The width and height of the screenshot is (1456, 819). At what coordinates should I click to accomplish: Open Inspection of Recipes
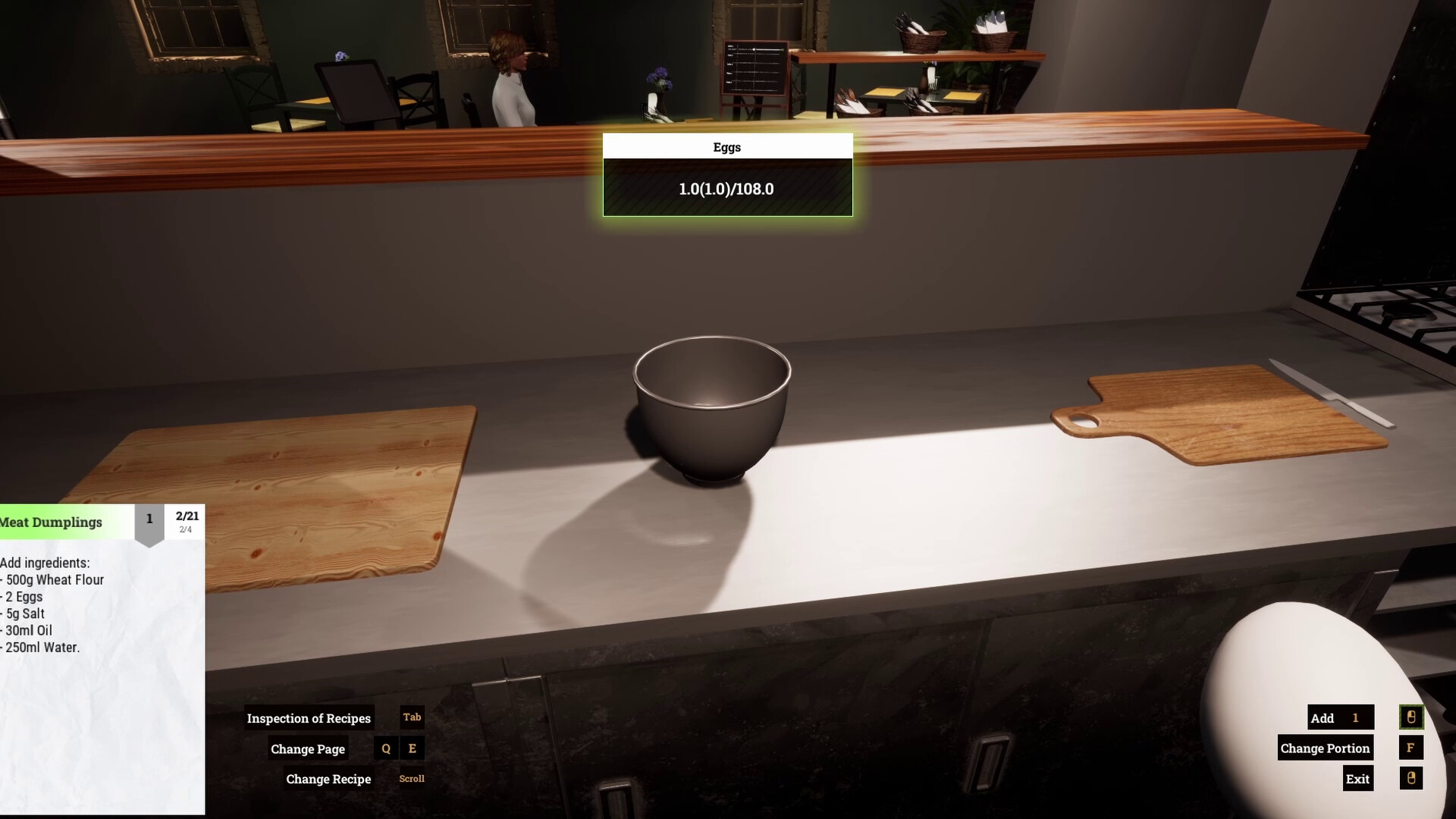(x=308, y=717)
